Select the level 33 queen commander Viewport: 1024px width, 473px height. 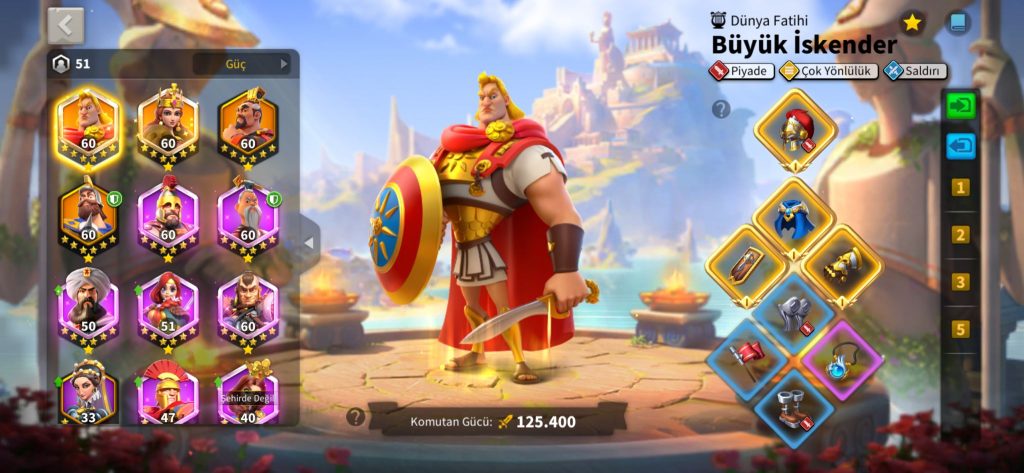tap(88, 395)
